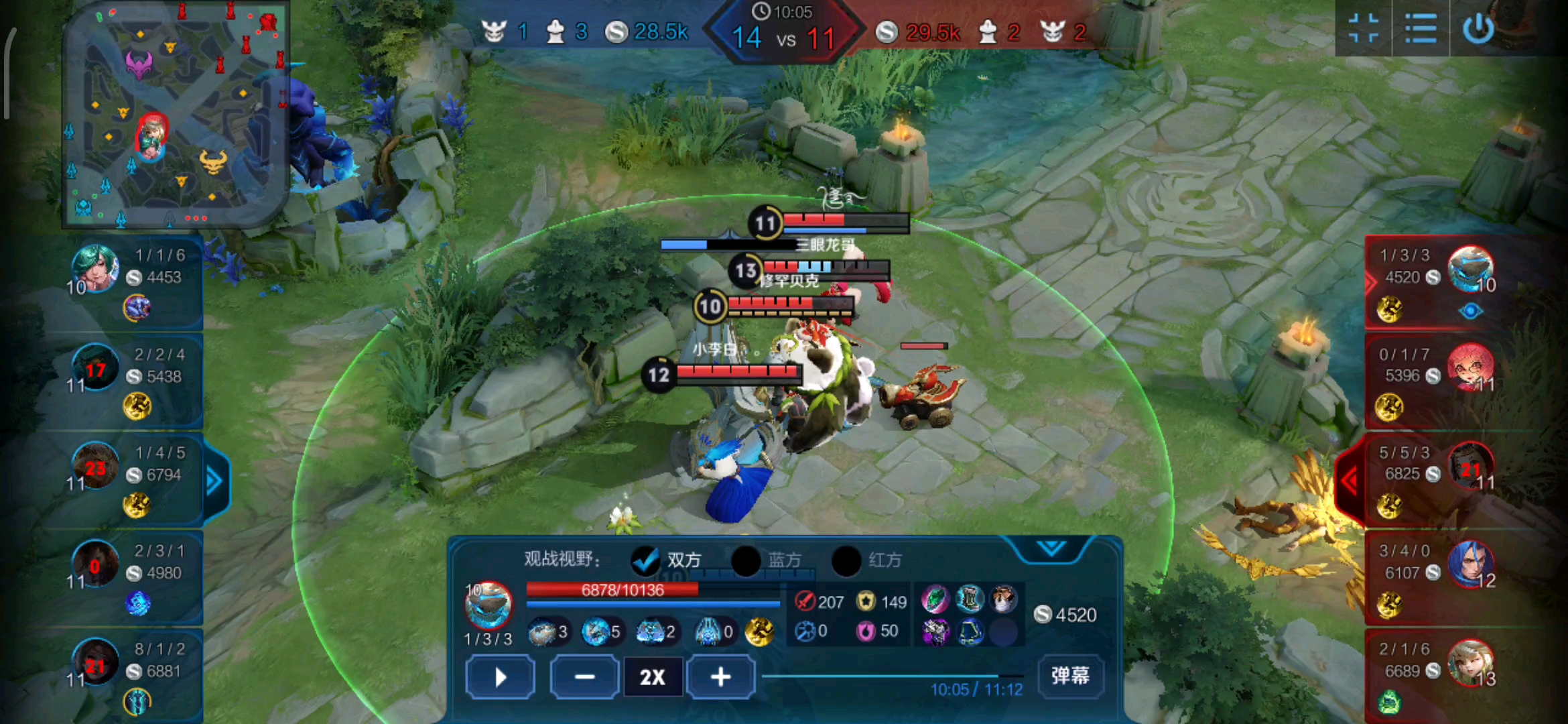The height and width of the screenshot is (724, 1568).
Task: Open the minimap
Action: coord(174,114)
